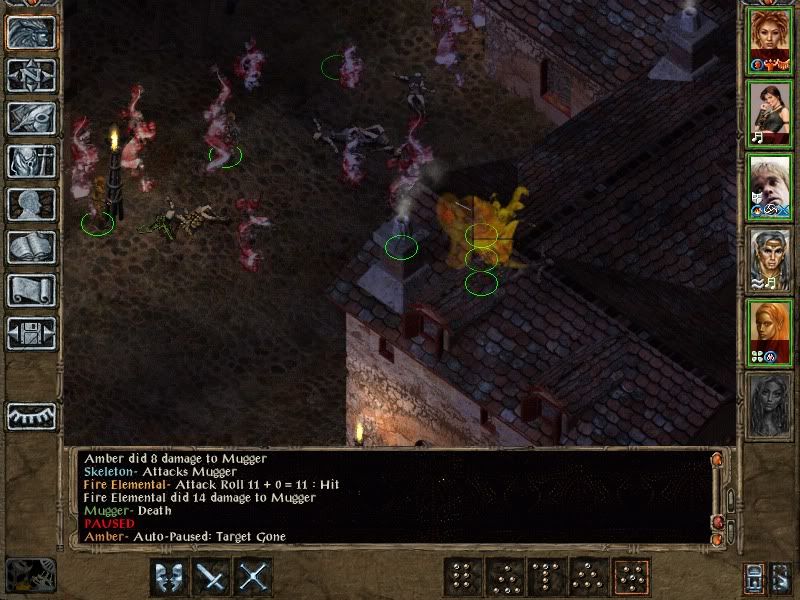800x600 pixels.
Task: Open the priest scroll
Action: (x=31, y=290)
